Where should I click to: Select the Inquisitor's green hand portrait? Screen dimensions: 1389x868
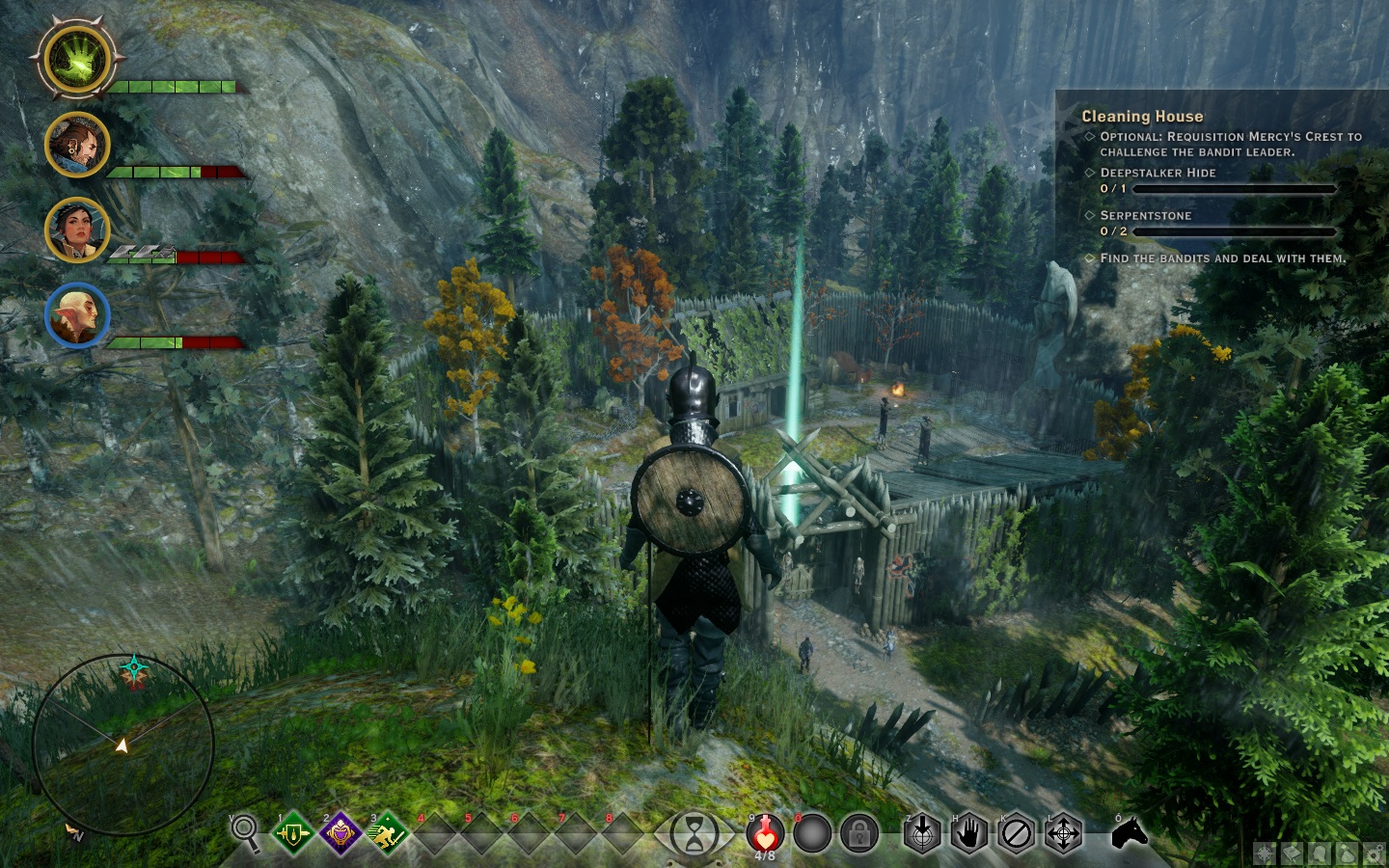coord(77,59)
